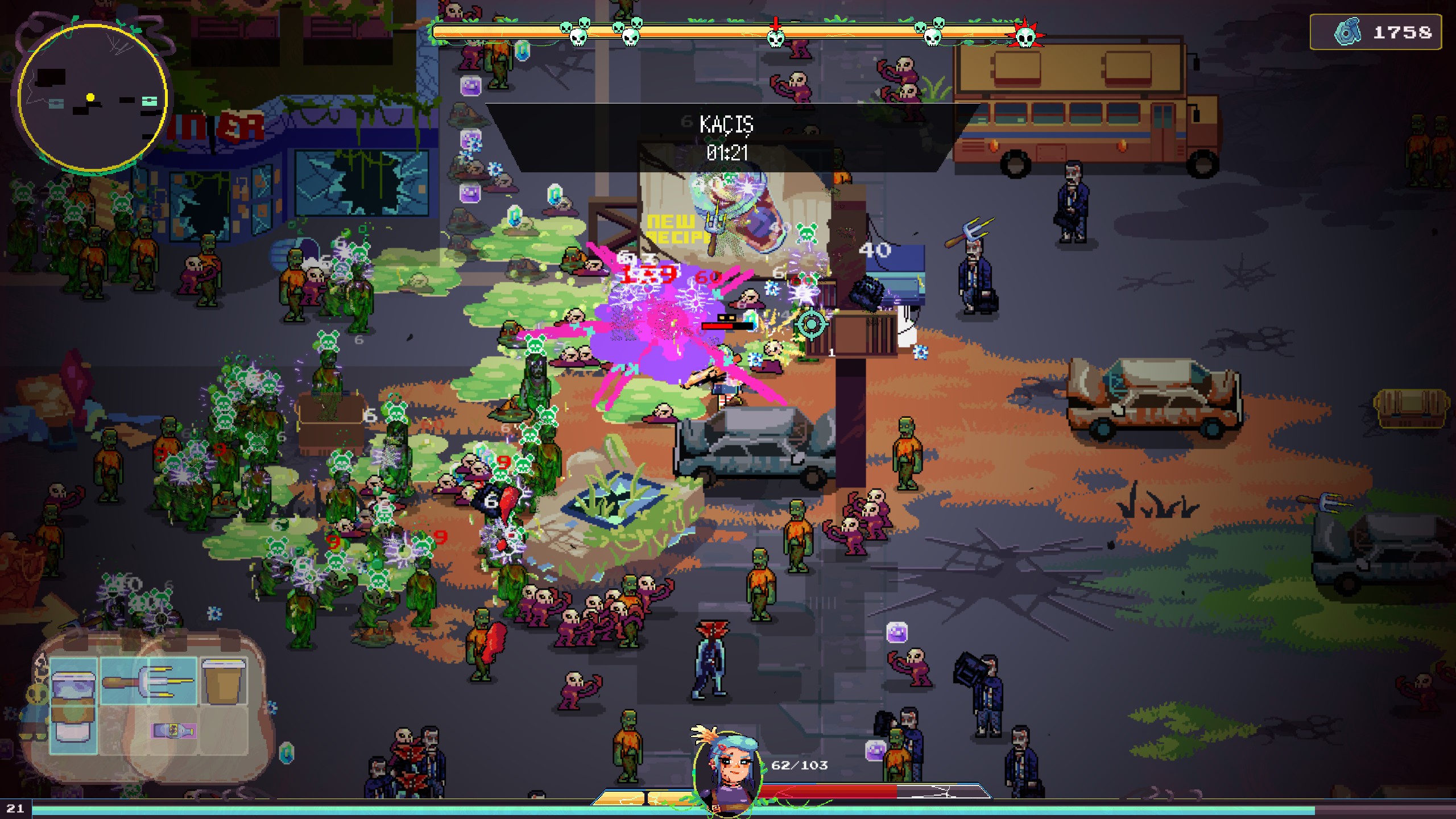This screenshot has height=819, width=1456.
Task: Click the red boss skull wave marker
Action: pos(1025,36)
